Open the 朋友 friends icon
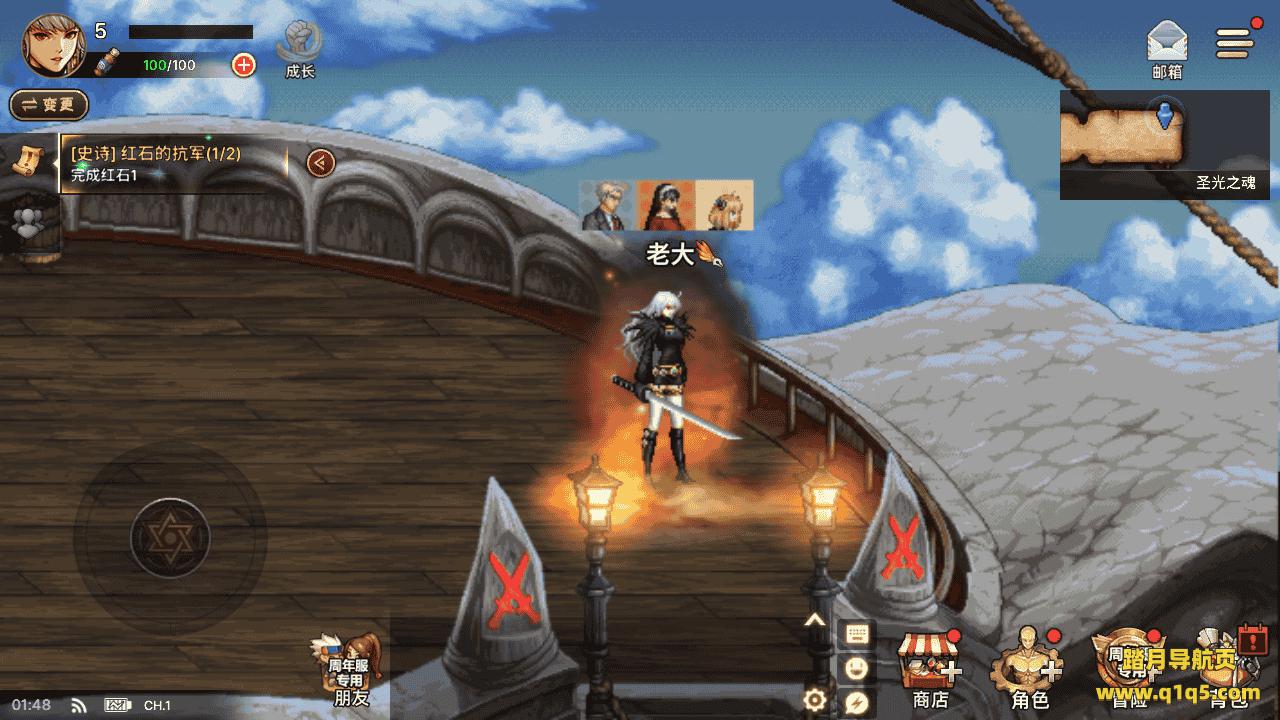 point(350,668)
